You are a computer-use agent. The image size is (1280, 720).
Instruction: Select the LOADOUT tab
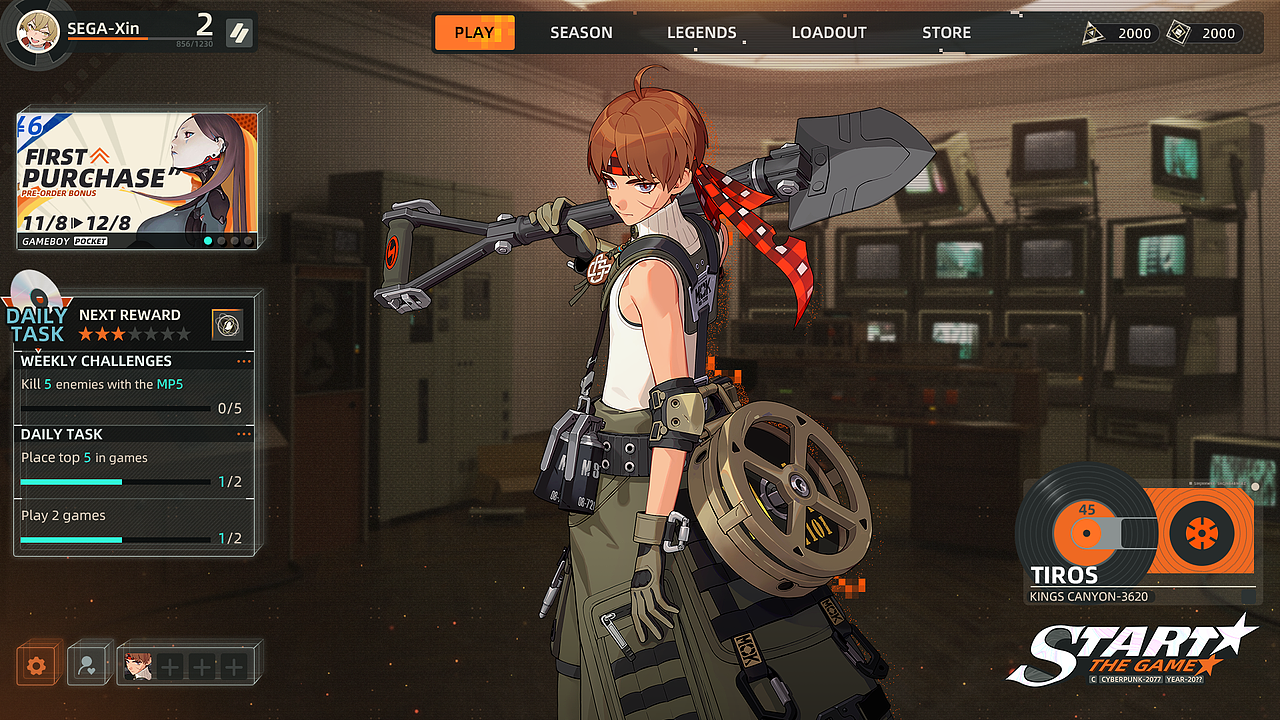(829, 33)
